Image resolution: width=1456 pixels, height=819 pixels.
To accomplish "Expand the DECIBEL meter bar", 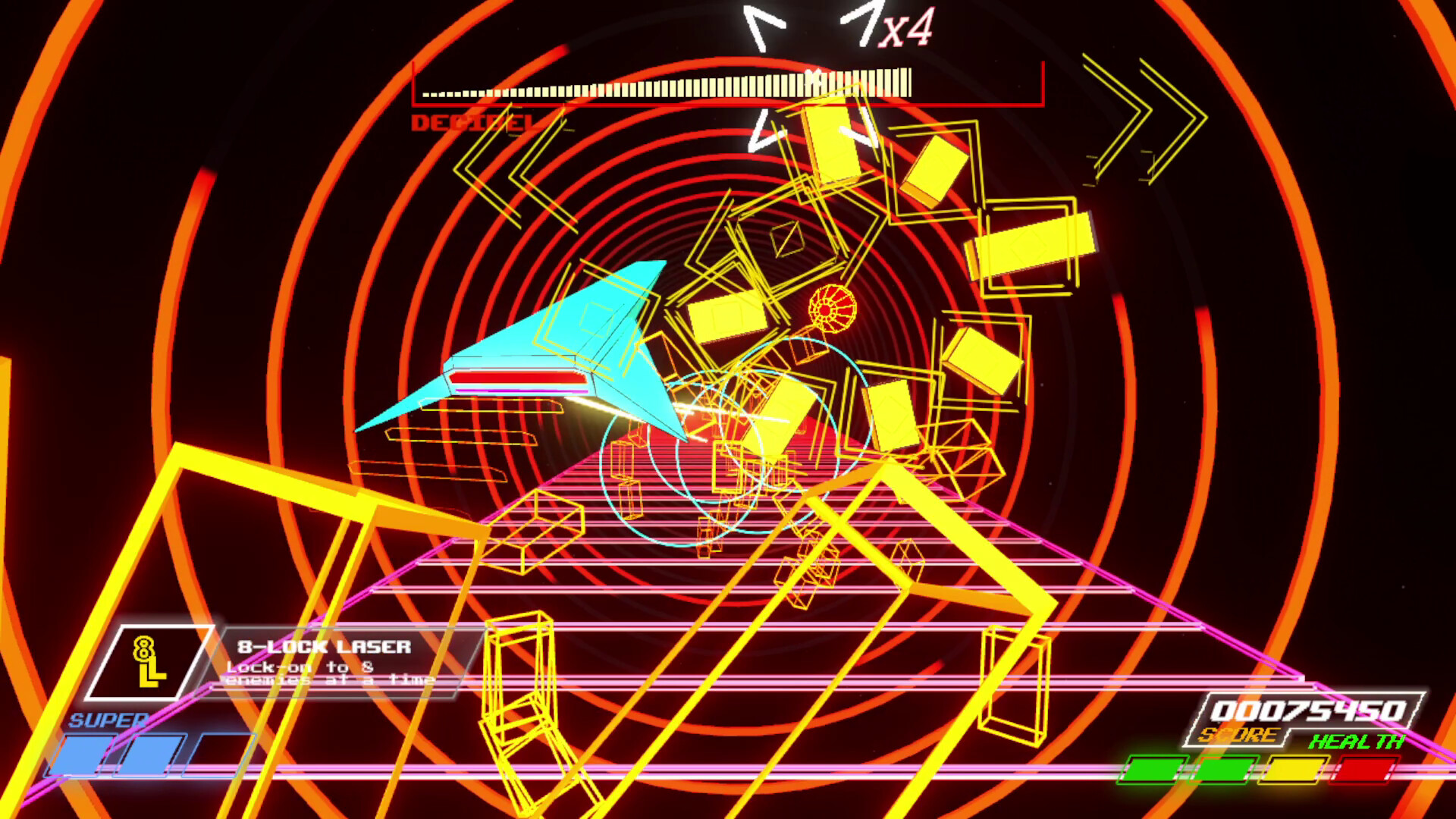I will pyautogui.click(x=667, y=83).
